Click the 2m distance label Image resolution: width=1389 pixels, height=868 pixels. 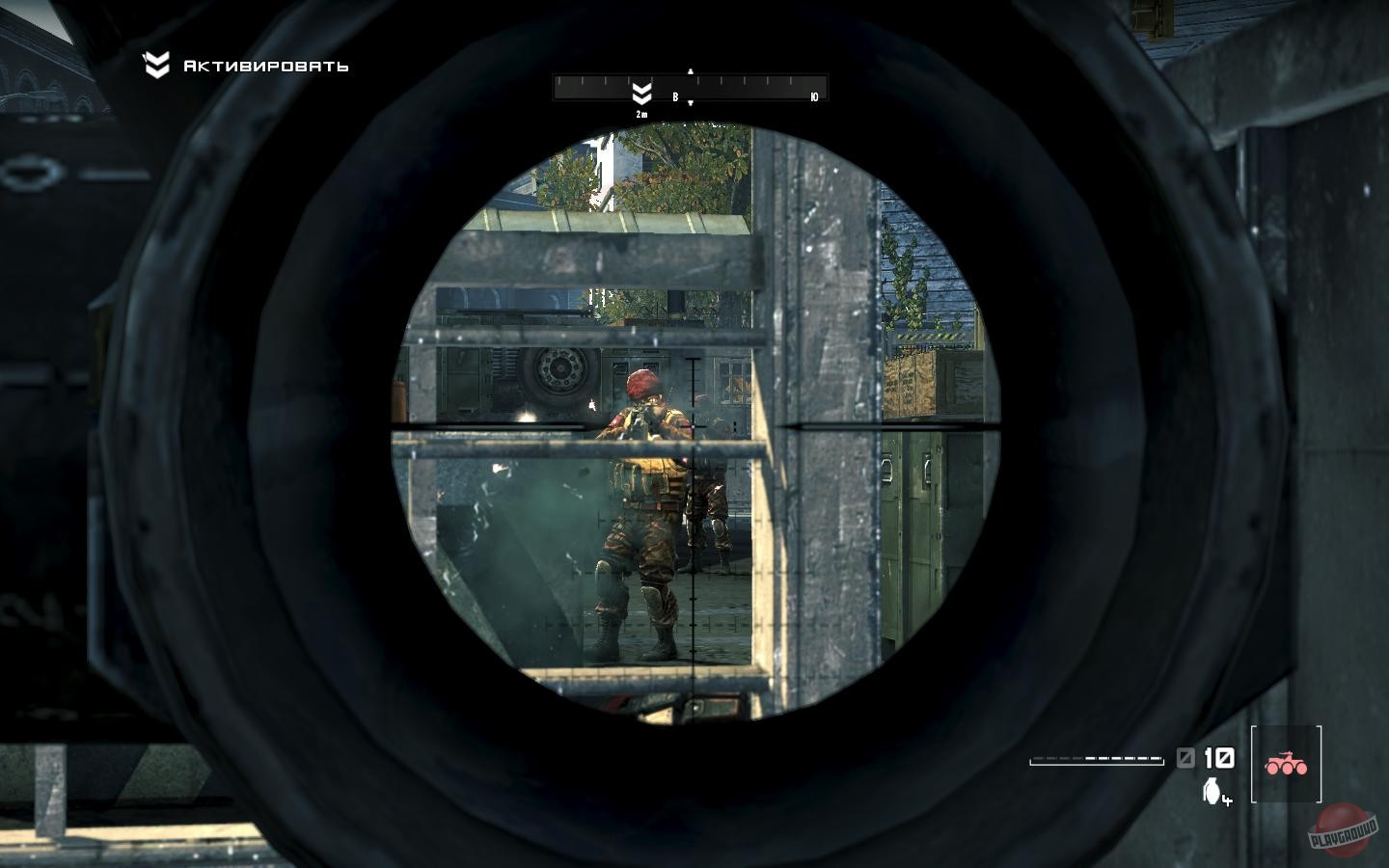(x=640, y=112)
